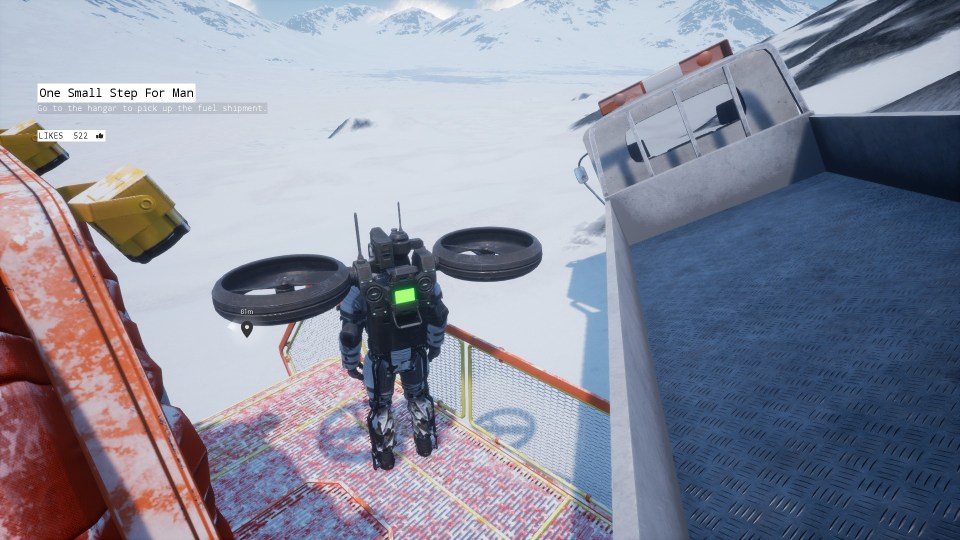Select the 81m waypoint marker
This screenshot has width=960, height=540.
[x=246, y=328]
